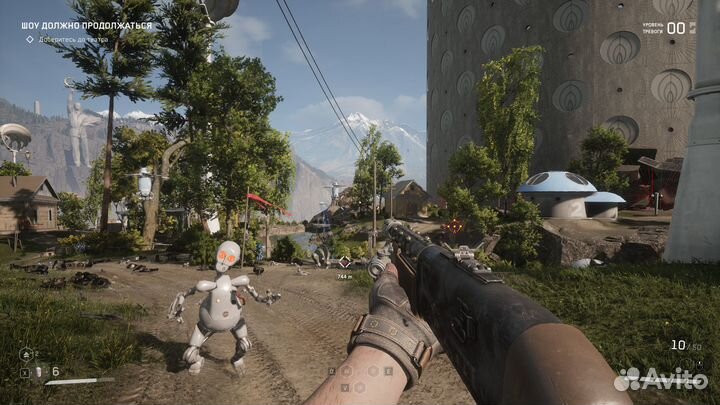The image size is (720, 405).
Task: Open the quest tracker "Шоу должно продолжаться"
Action: click(87, 26)
